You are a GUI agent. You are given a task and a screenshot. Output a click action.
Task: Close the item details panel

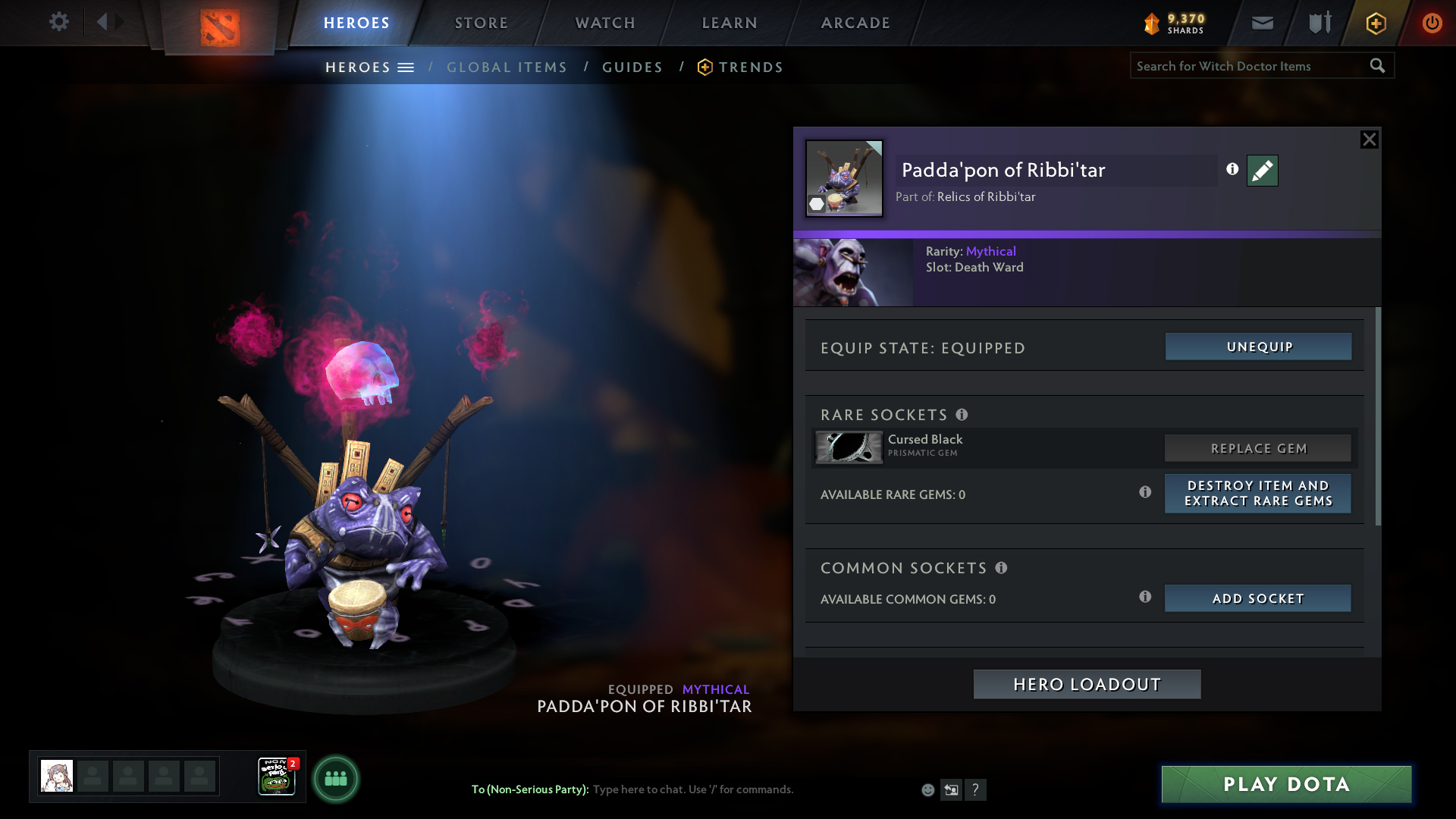[1369, 140]
